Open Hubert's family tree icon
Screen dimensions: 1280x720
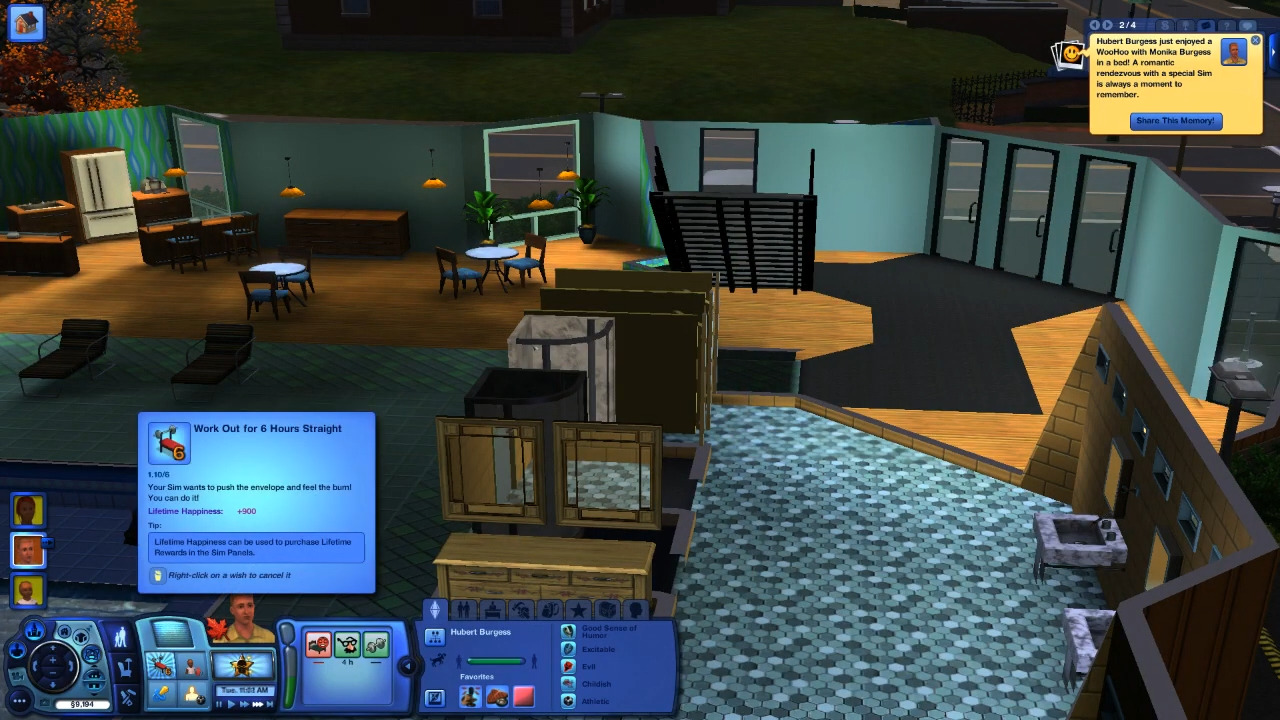[x=435, y=637]
